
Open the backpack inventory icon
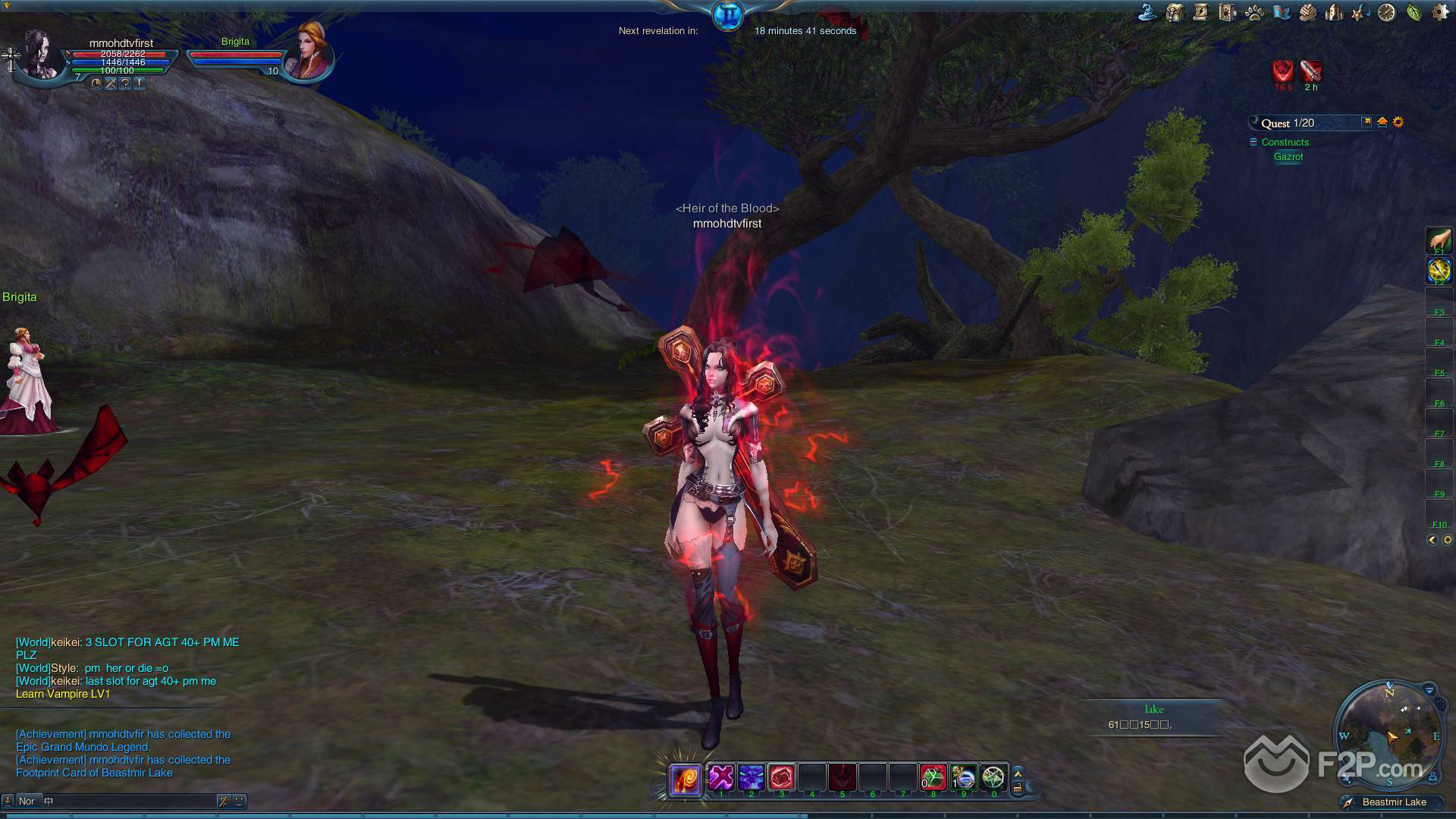1175,13
